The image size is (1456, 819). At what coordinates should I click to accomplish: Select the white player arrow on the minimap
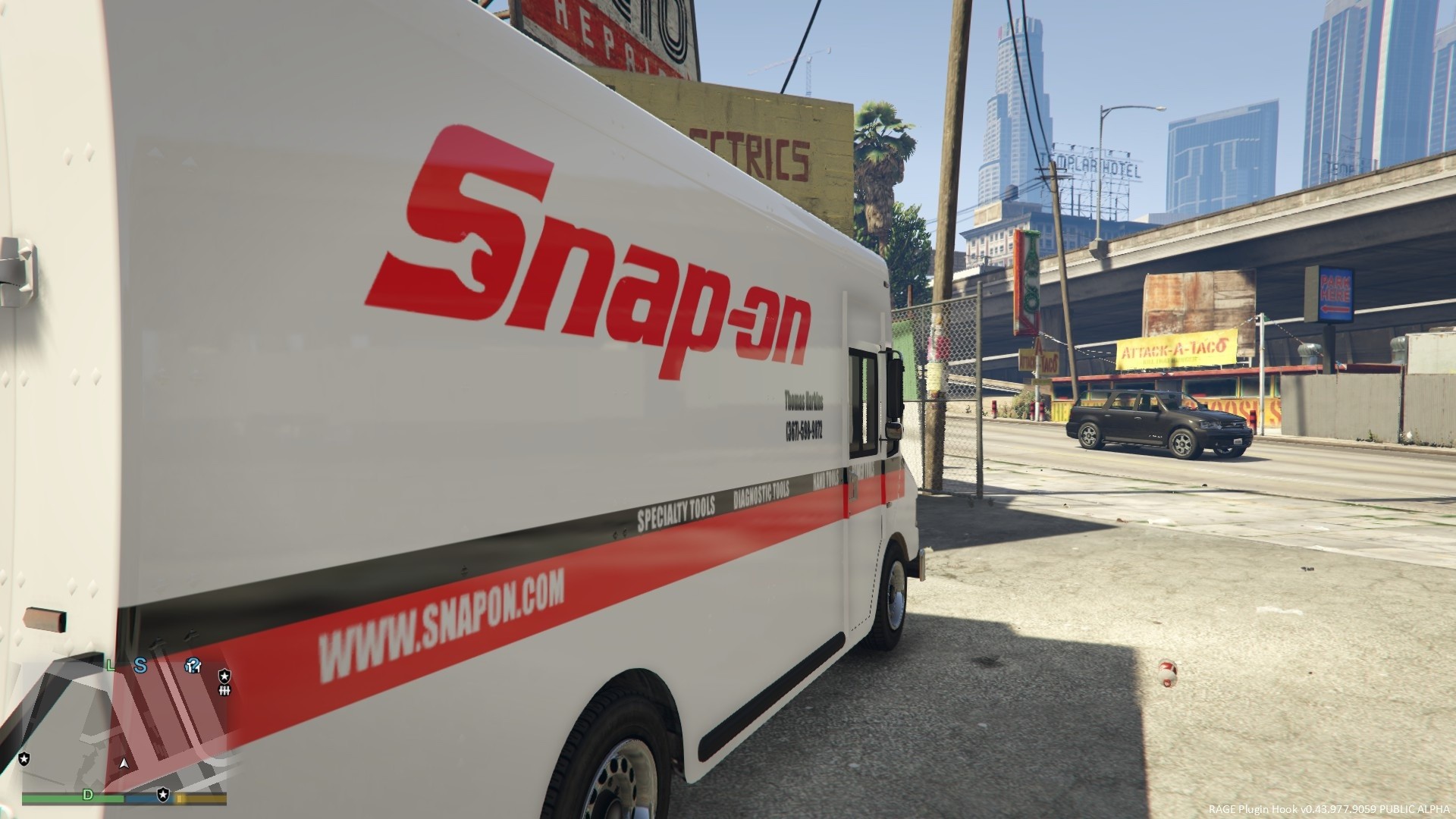click(x=124, y=764)
